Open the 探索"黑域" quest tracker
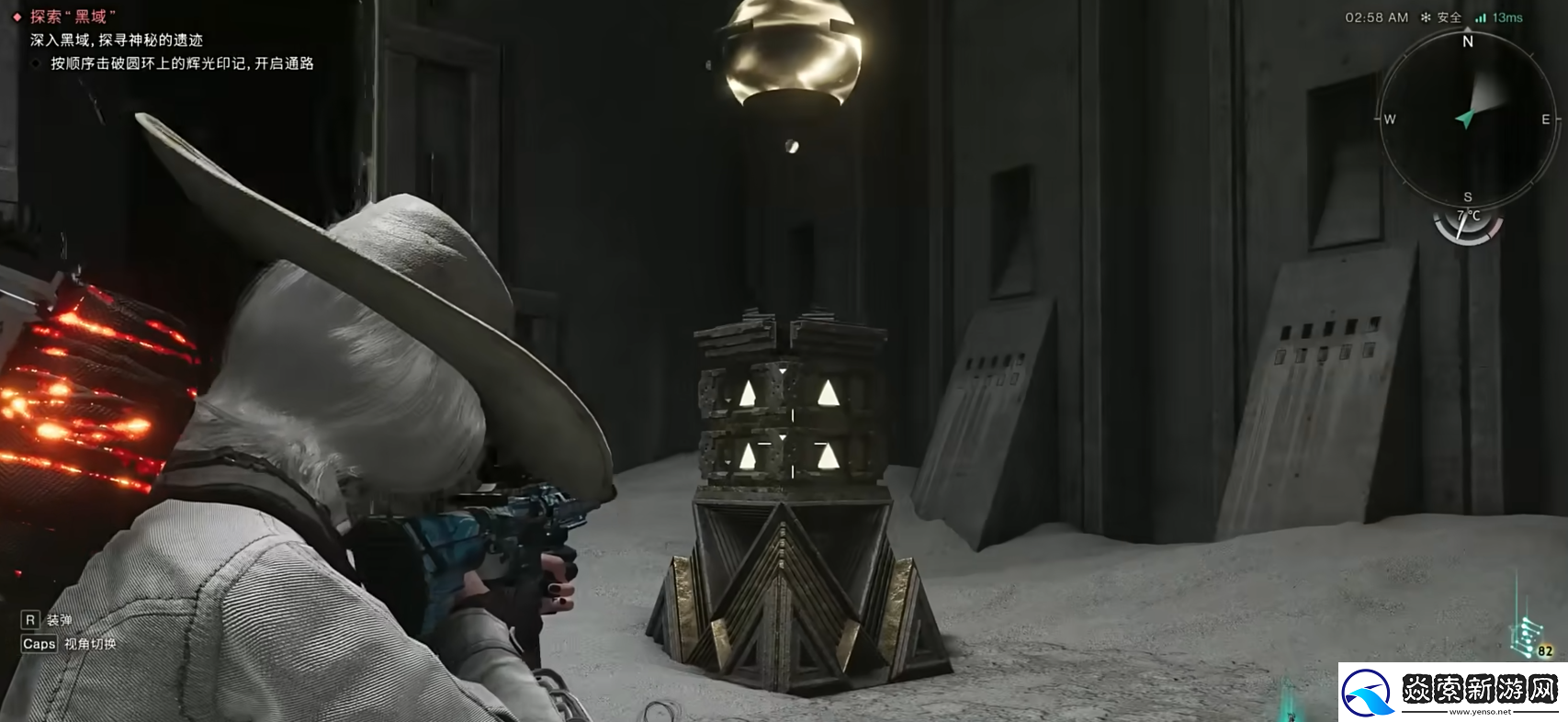 (73, 17)
